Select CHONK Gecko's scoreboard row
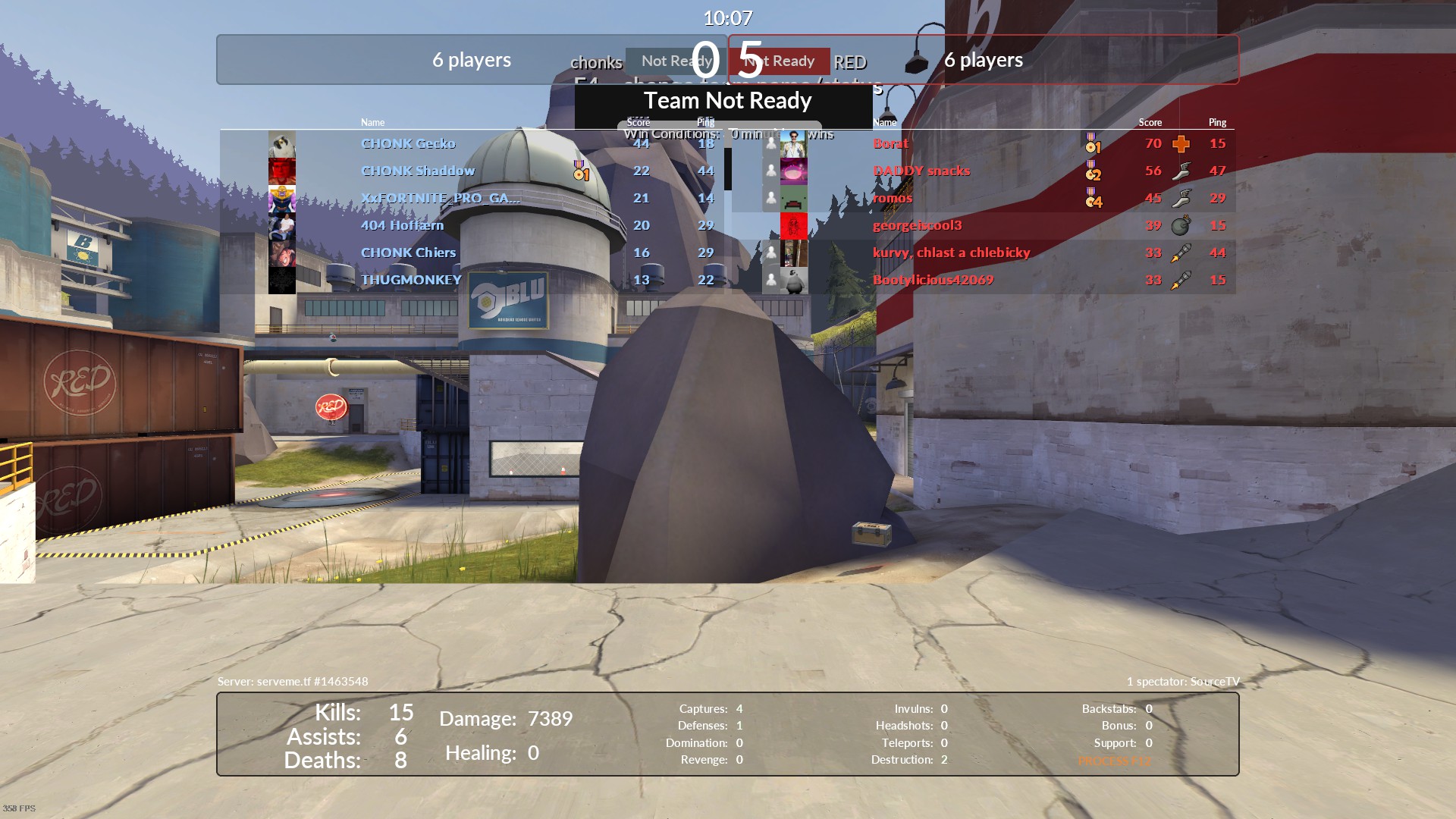Screen dimensions: 1456x819 (408, 143)
